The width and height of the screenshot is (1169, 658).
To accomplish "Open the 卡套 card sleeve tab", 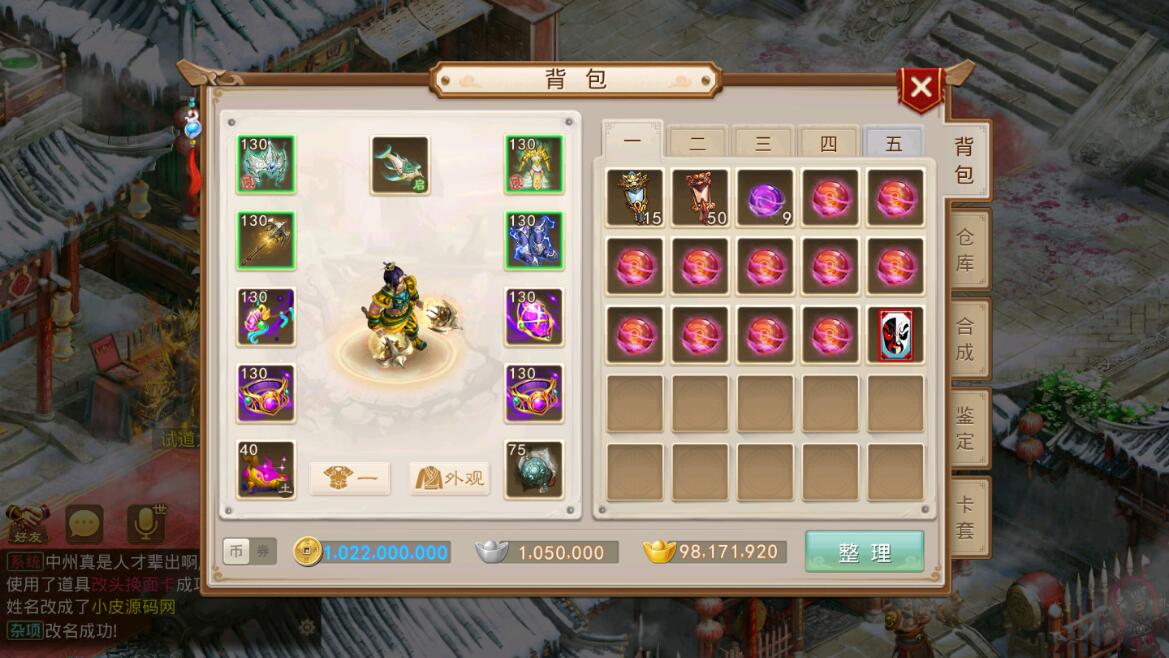I will point(964,517).
